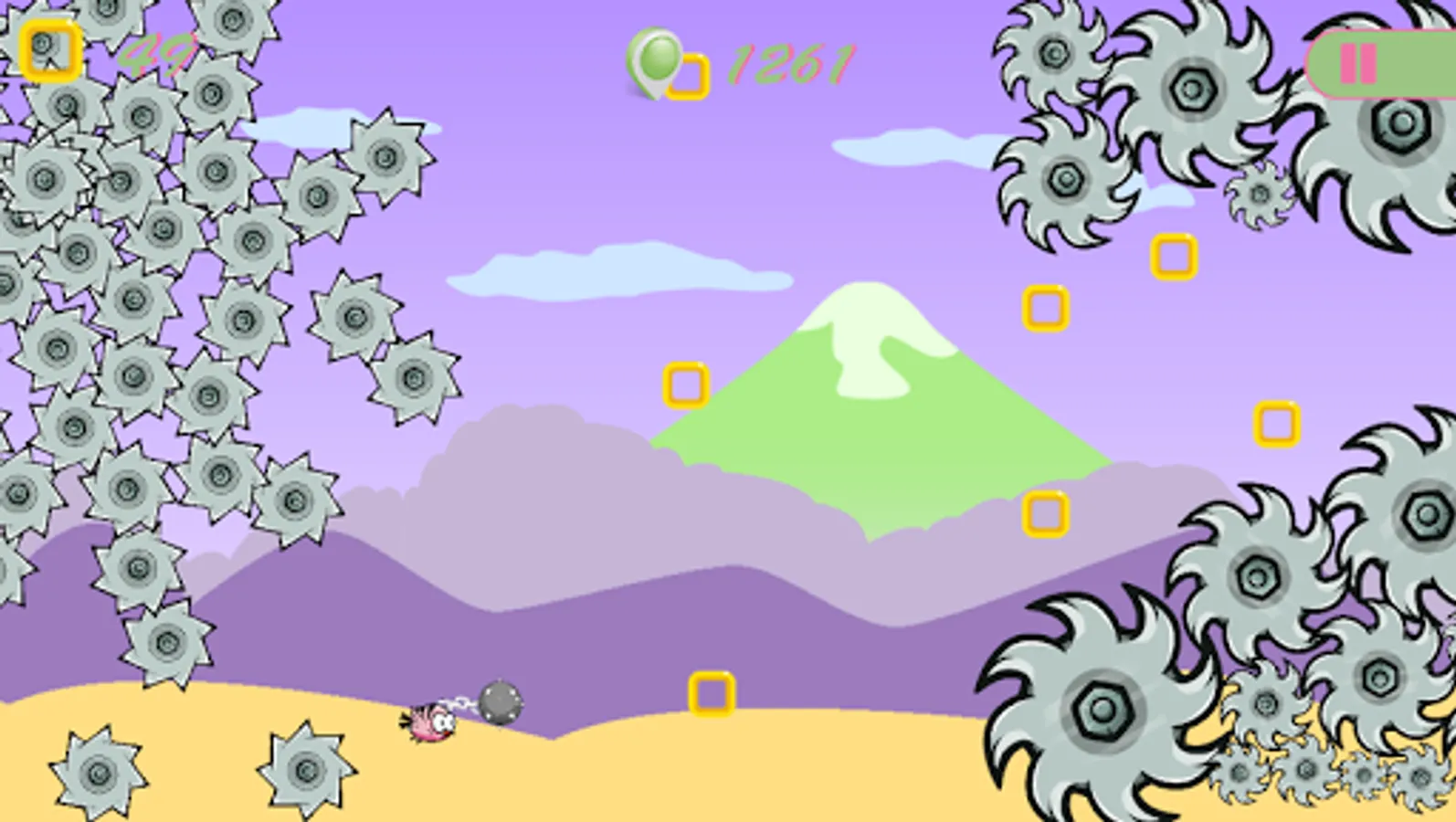Tap the coin total 1261 at top center
This screenshot has width=1456, height=822.
point(790,64)
